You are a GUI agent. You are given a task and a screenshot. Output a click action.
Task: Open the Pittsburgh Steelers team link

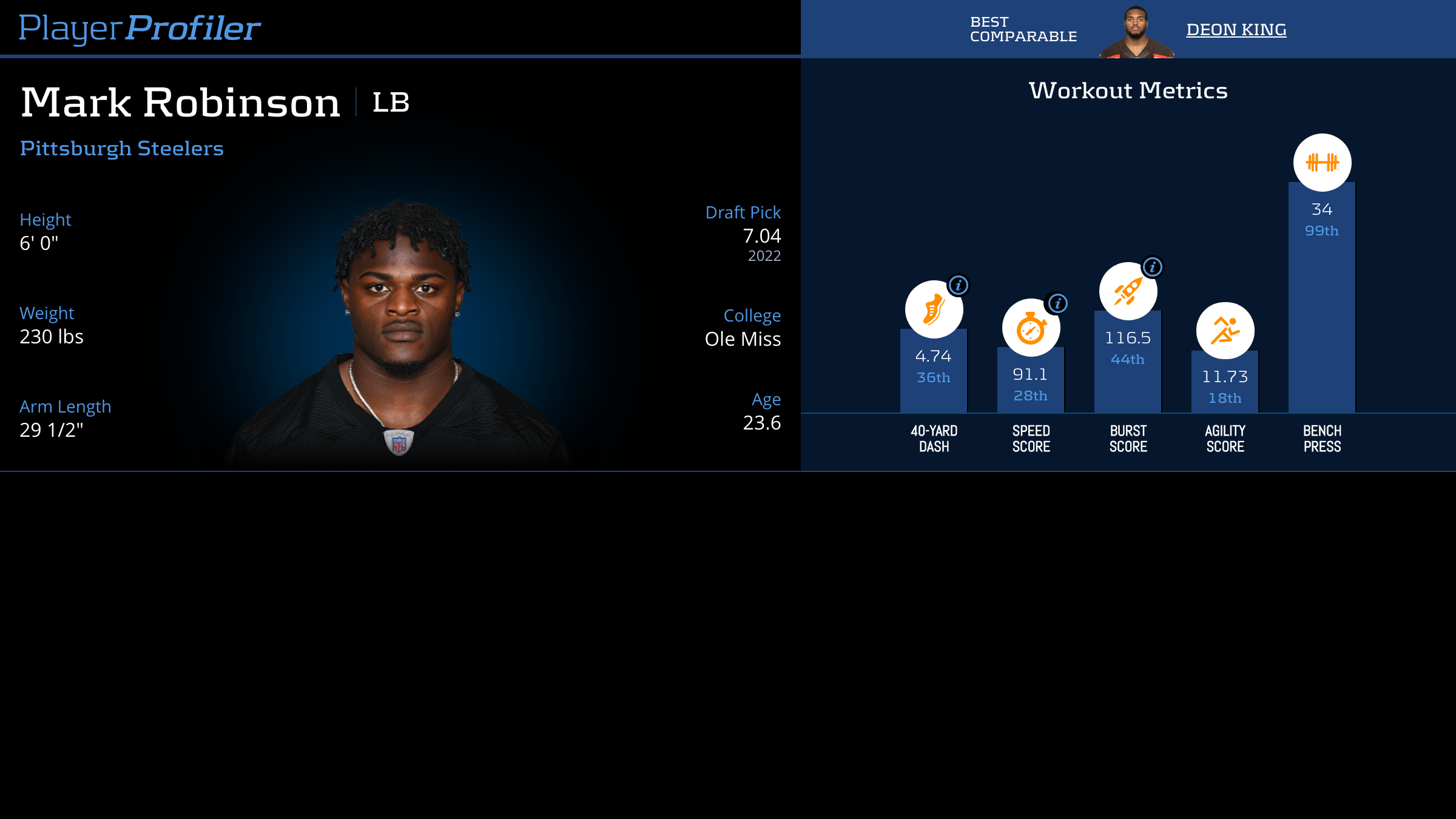click(x=122, y=149)
